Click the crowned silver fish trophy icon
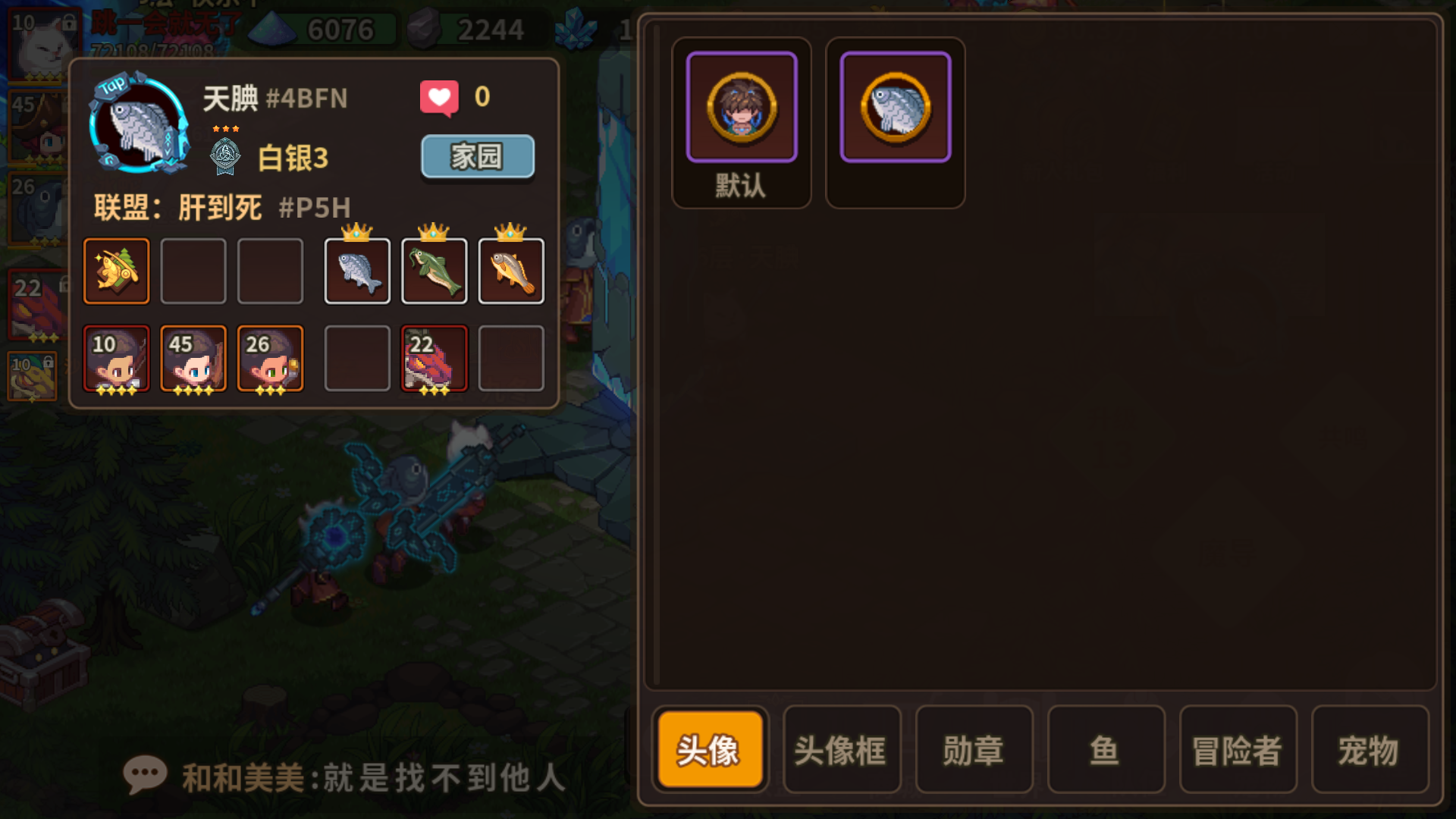1456x819 pixels. click(356, 271)
